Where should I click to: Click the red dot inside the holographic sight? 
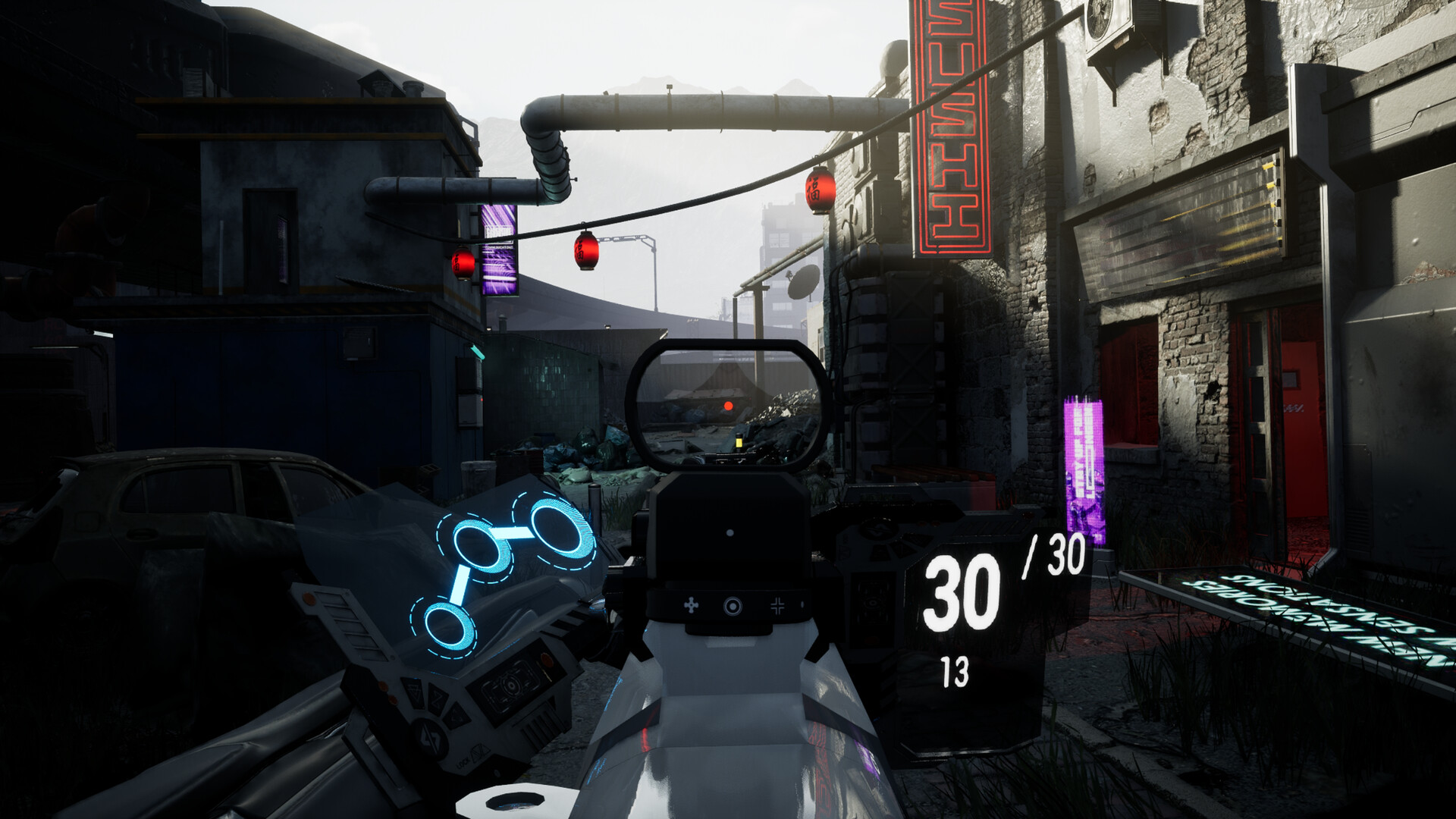point(729,407)
